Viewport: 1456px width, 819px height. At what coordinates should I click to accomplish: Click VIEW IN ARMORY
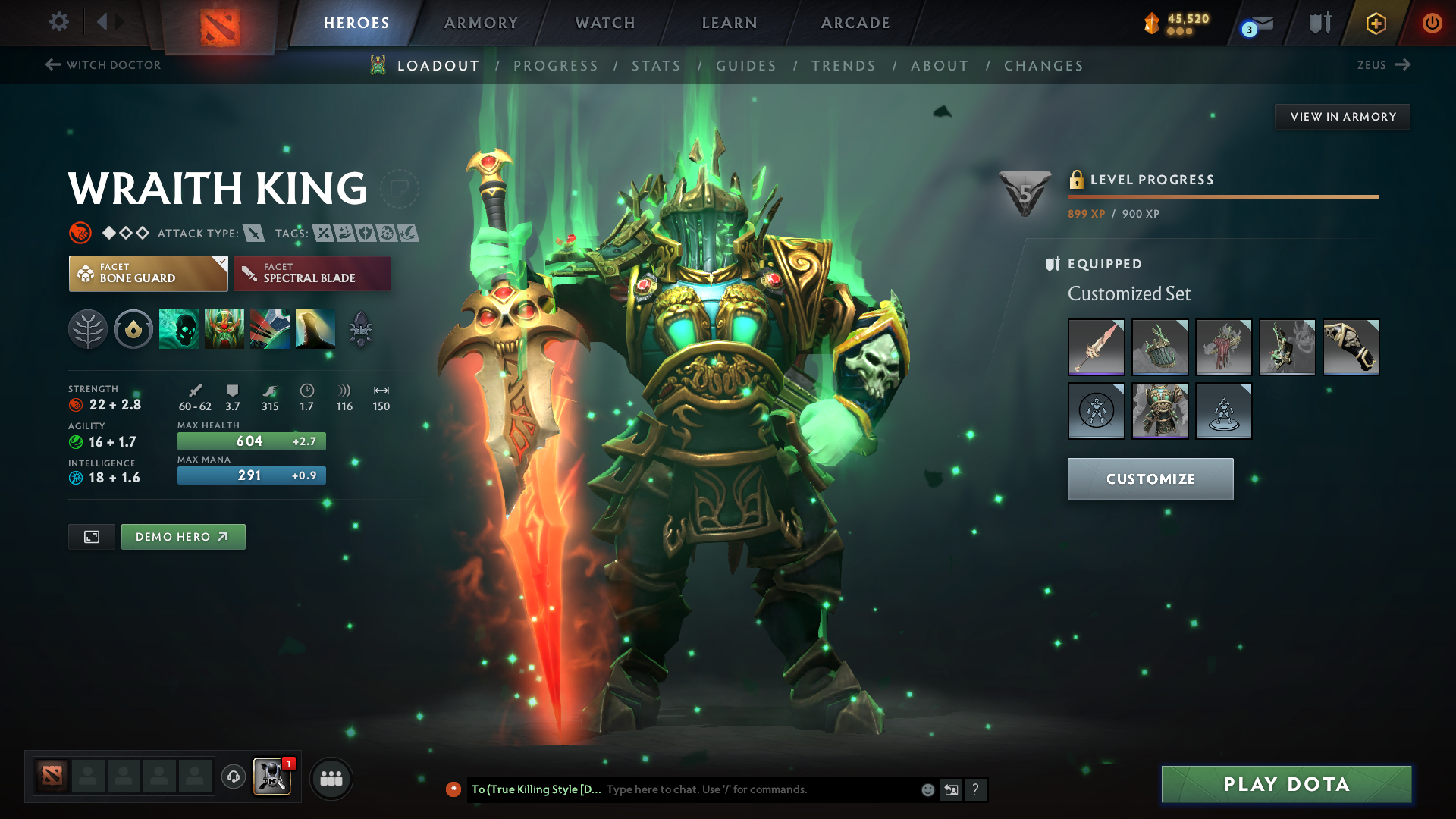click(x=1342, y=116)
